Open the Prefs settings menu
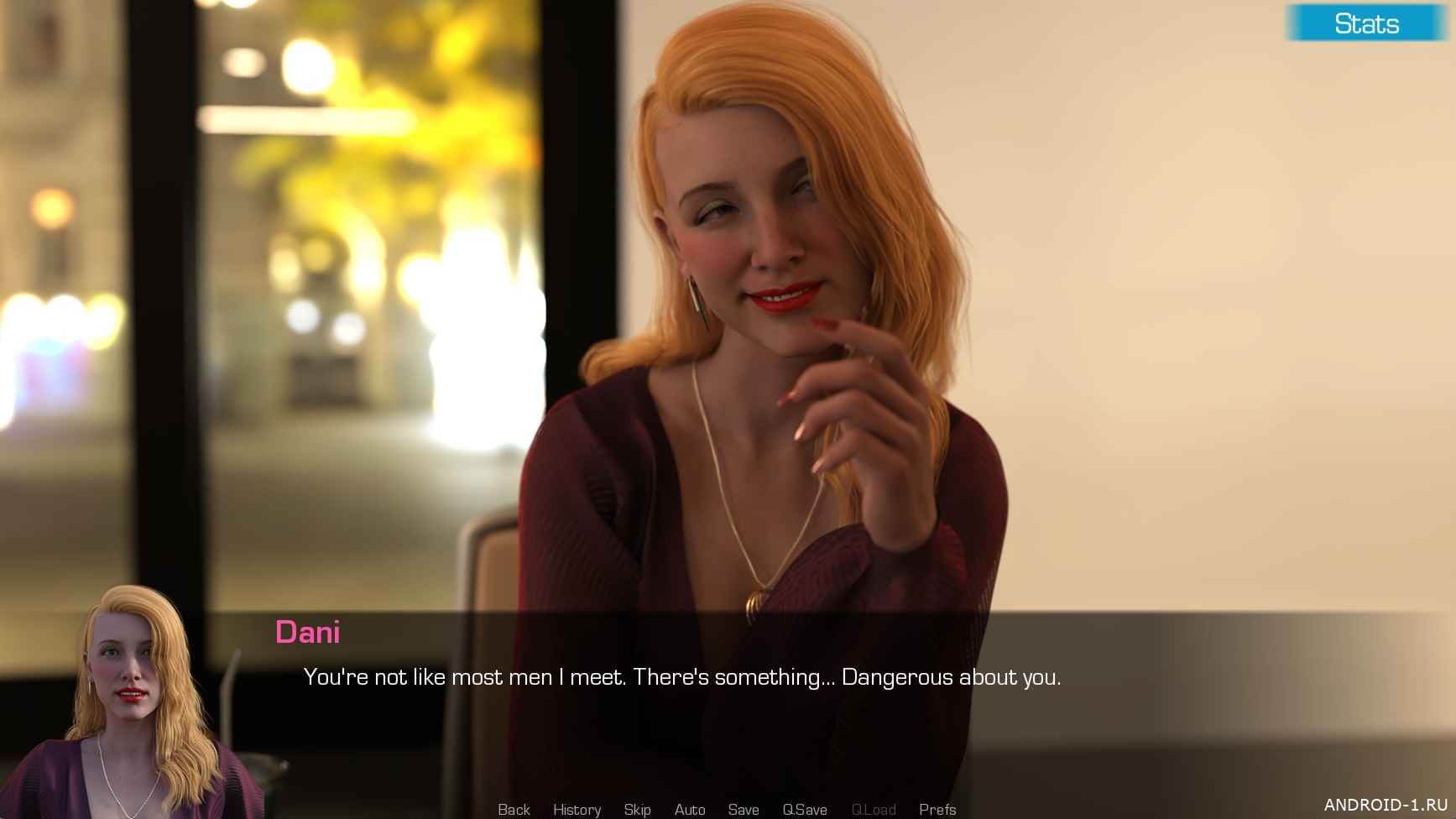Image resolution: width=1456 pixels, height=819 pixels. pos(937,809)
